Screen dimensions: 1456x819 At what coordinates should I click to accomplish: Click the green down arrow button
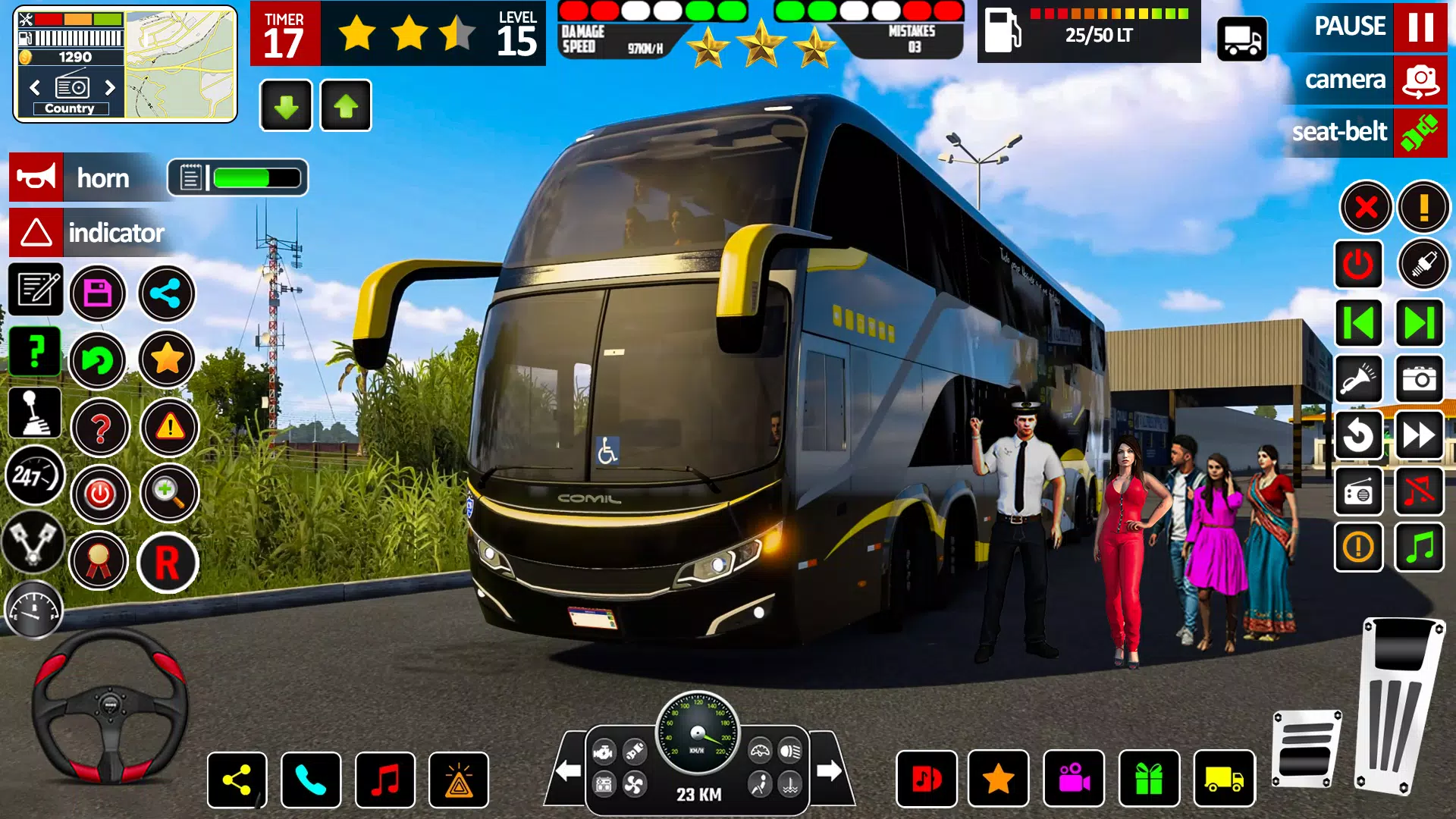click(286, 106)
